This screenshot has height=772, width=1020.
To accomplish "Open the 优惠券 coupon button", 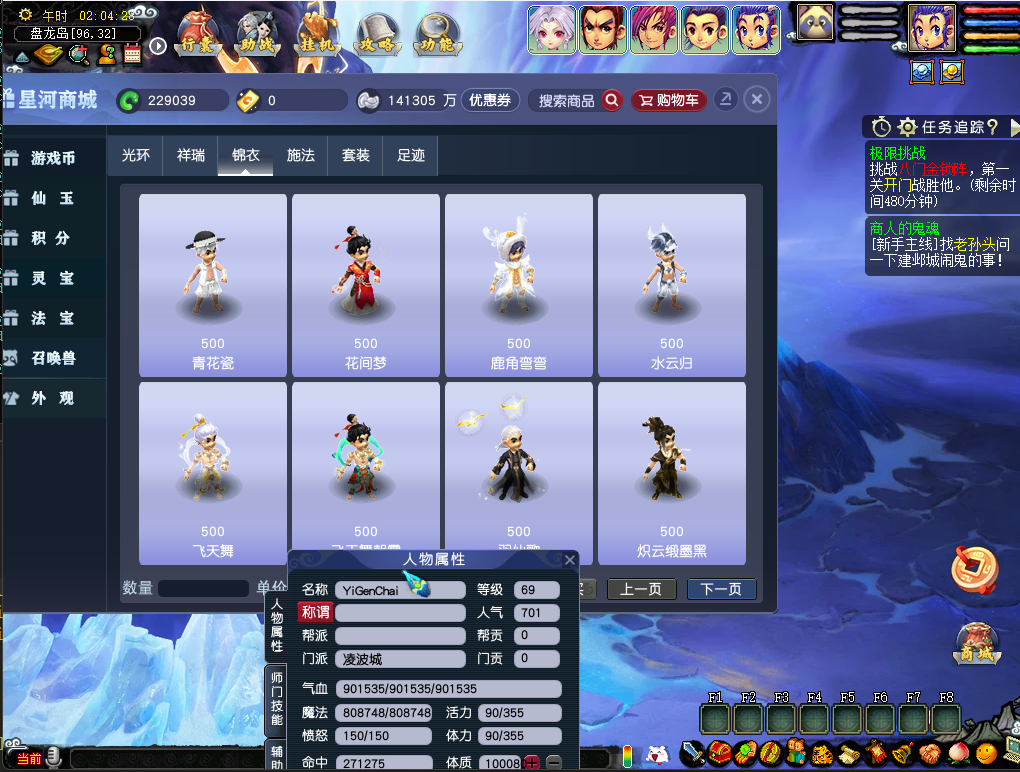I will click(x=490, y=101).
